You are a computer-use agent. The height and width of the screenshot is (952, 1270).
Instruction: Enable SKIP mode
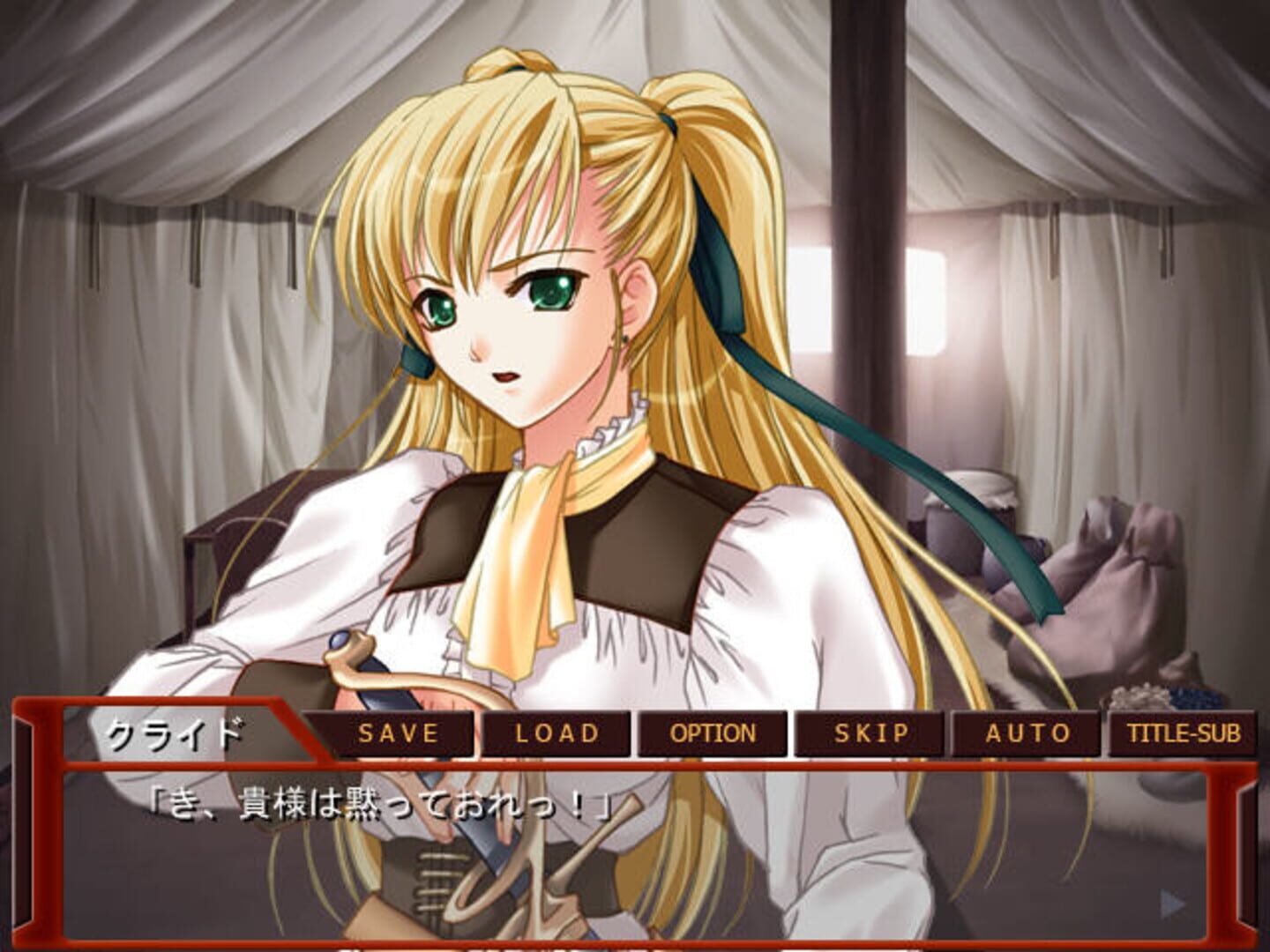[x=869, y=733]
